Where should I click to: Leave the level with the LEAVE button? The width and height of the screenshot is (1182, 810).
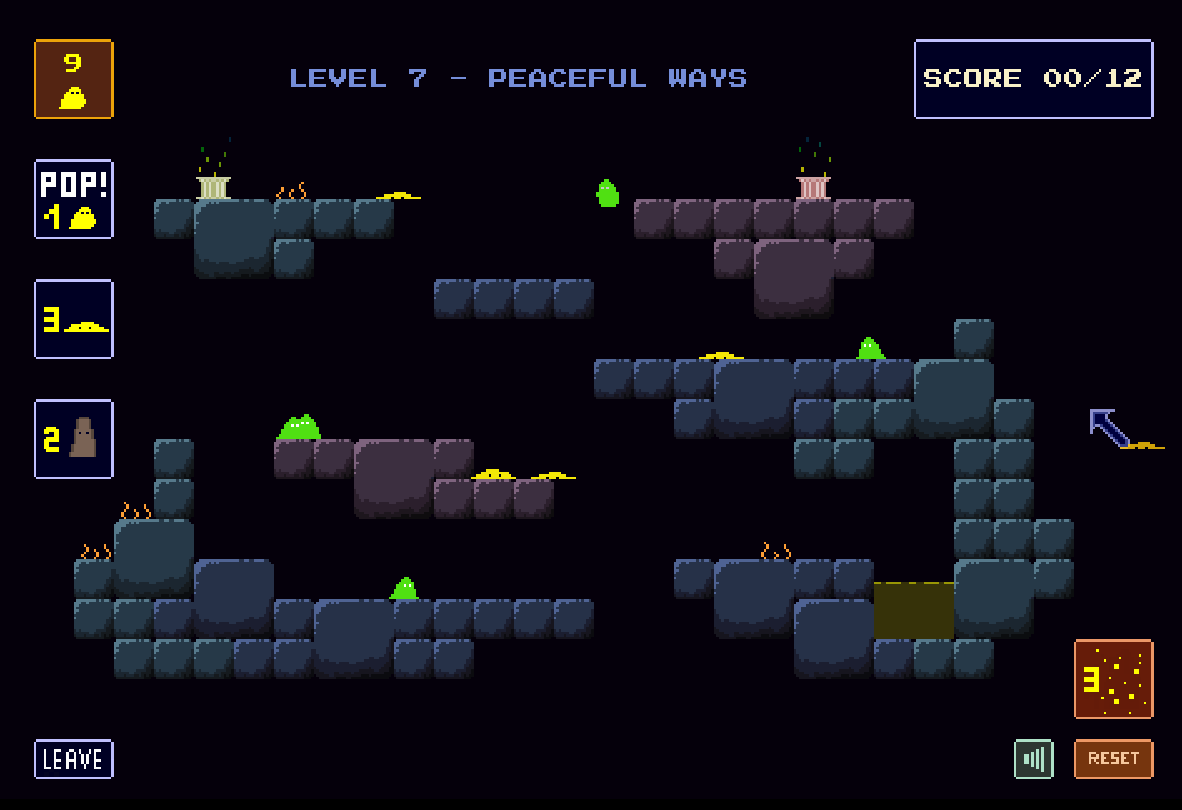tap(74, 759)
